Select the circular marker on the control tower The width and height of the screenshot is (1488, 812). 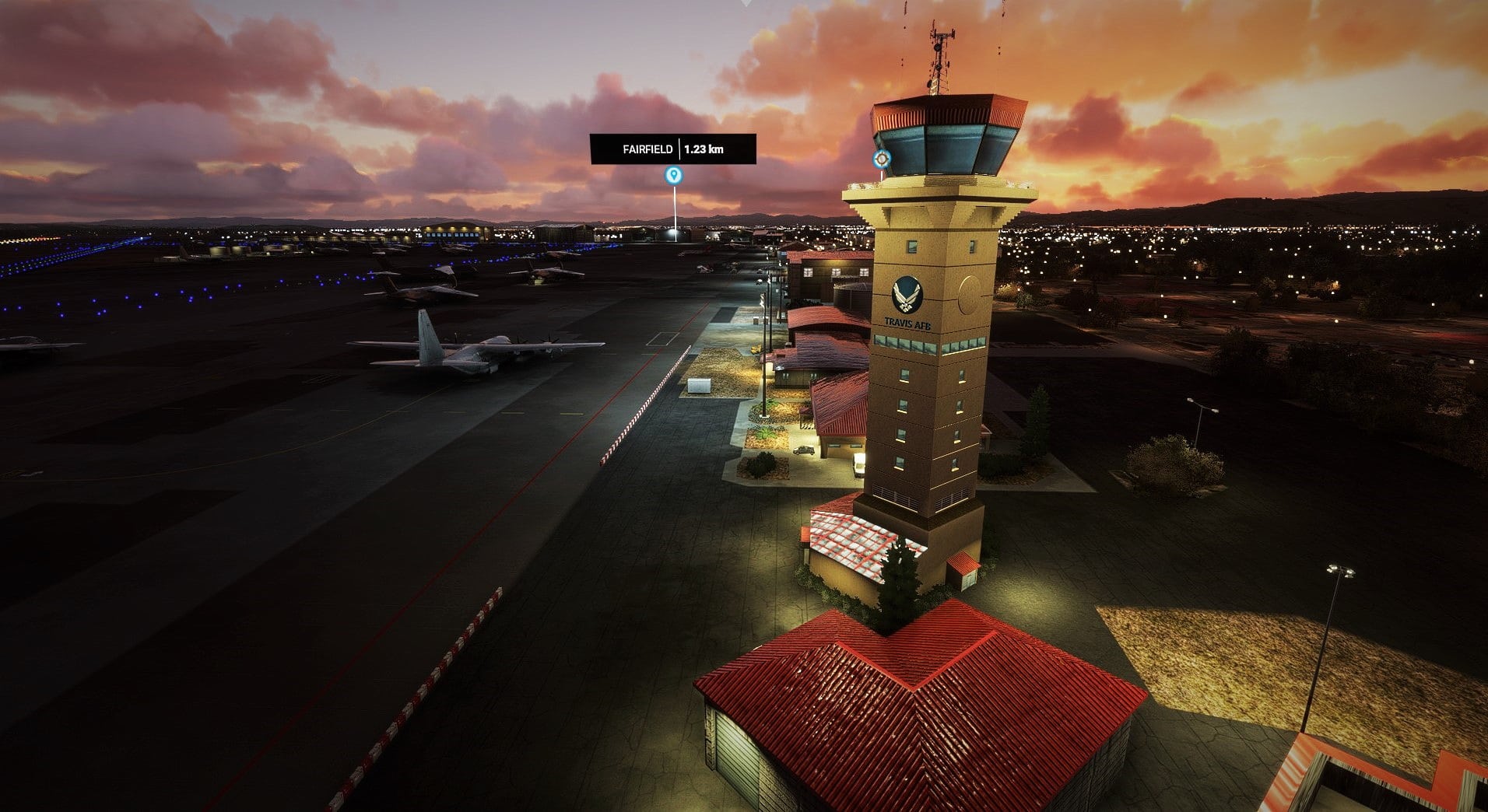coord(881,159)
